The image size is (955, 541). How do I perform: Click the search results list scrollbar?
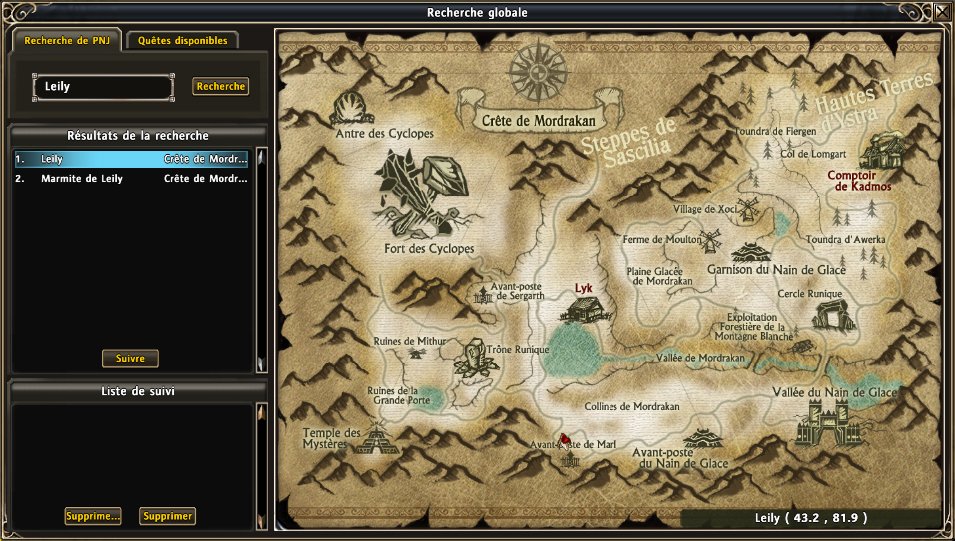[261, 260]
